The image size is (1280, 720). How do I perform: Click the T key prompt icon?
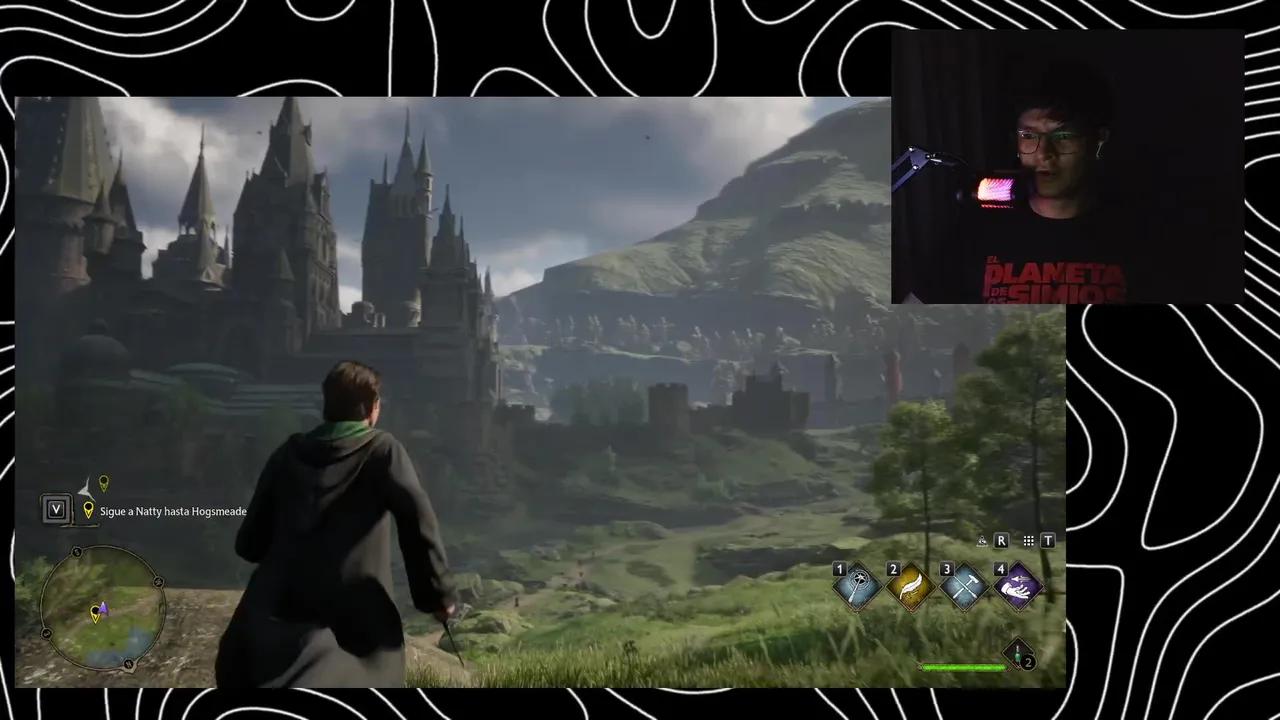click(x=1048, y=540)
